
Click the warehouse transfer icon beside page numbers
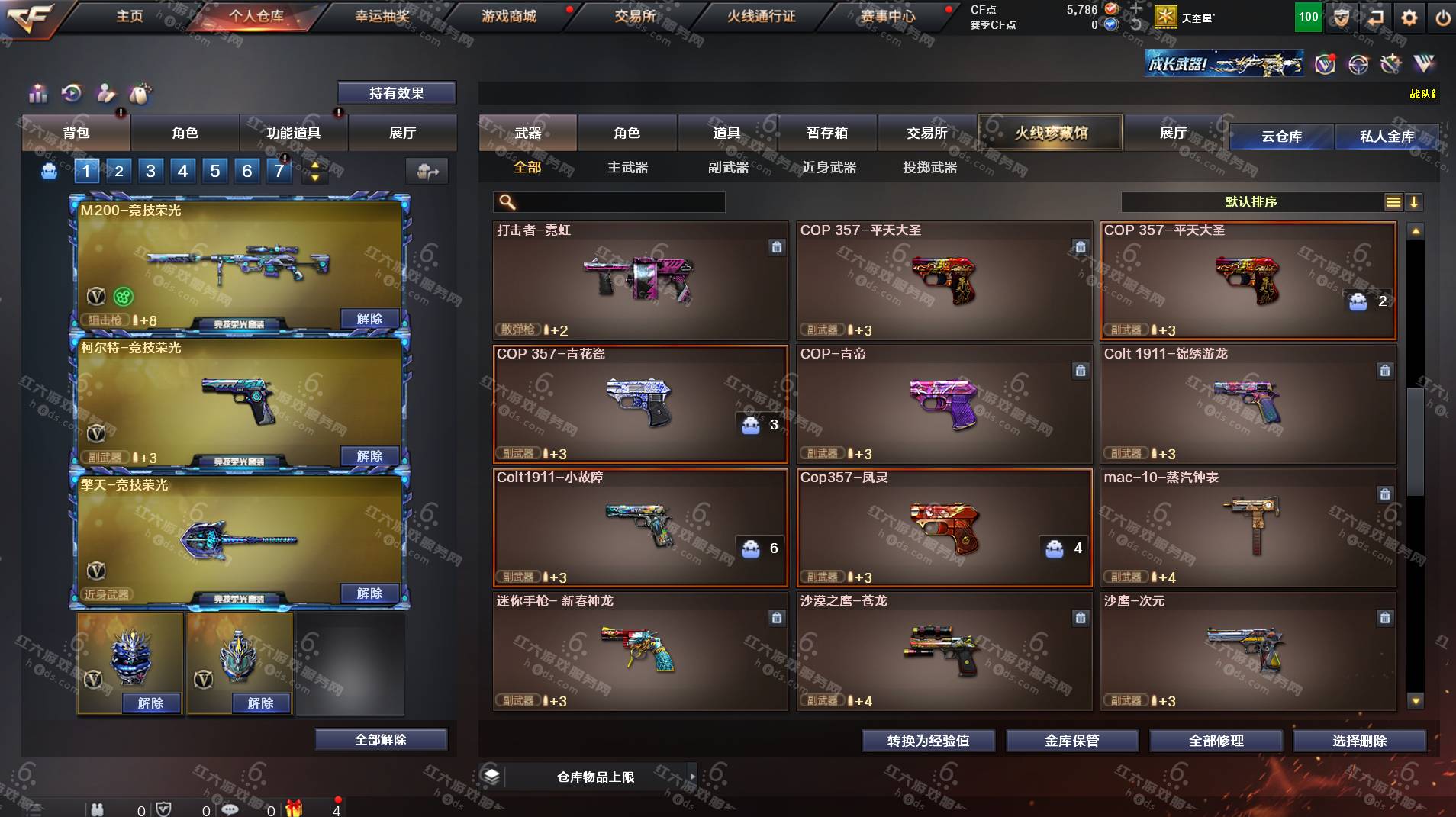(427, 172)
